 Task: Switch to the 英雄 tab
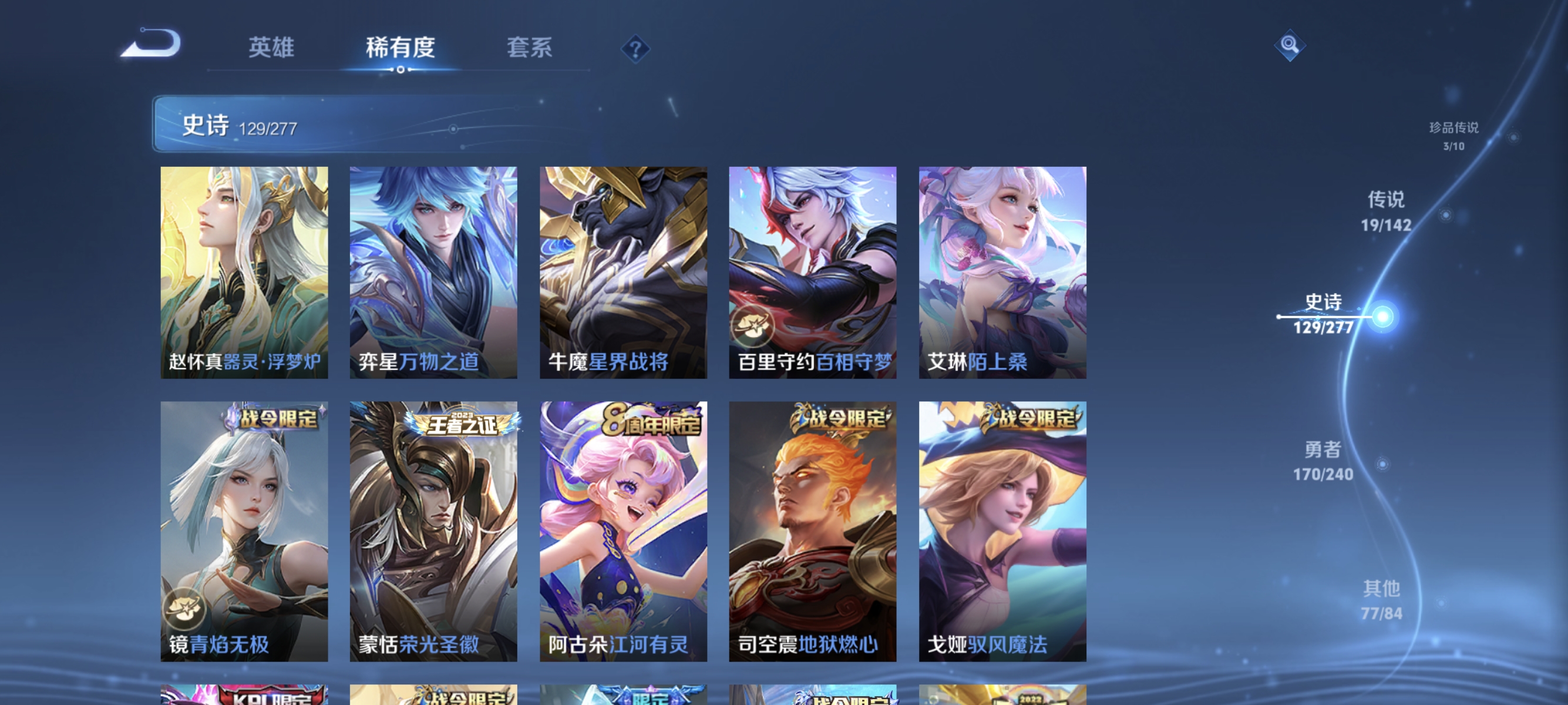pos(271,48)
